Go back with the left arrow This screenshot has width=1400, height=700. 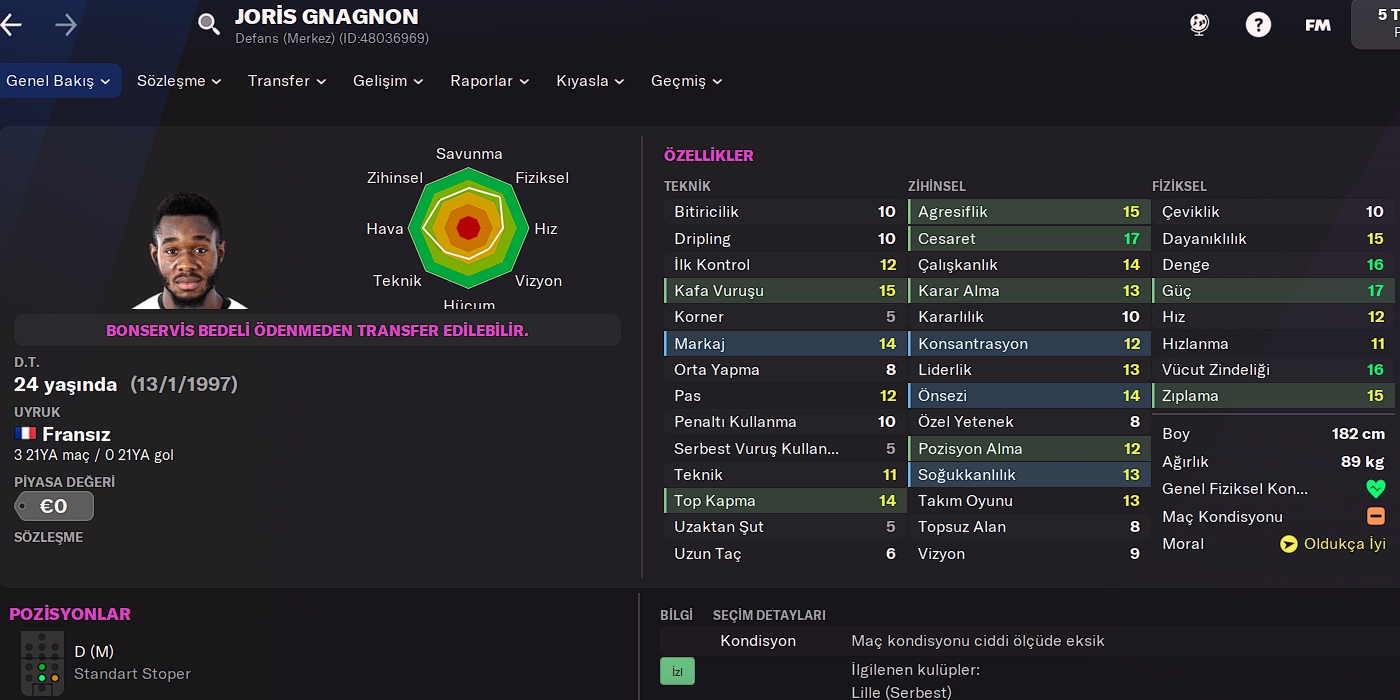coord(11,25)
